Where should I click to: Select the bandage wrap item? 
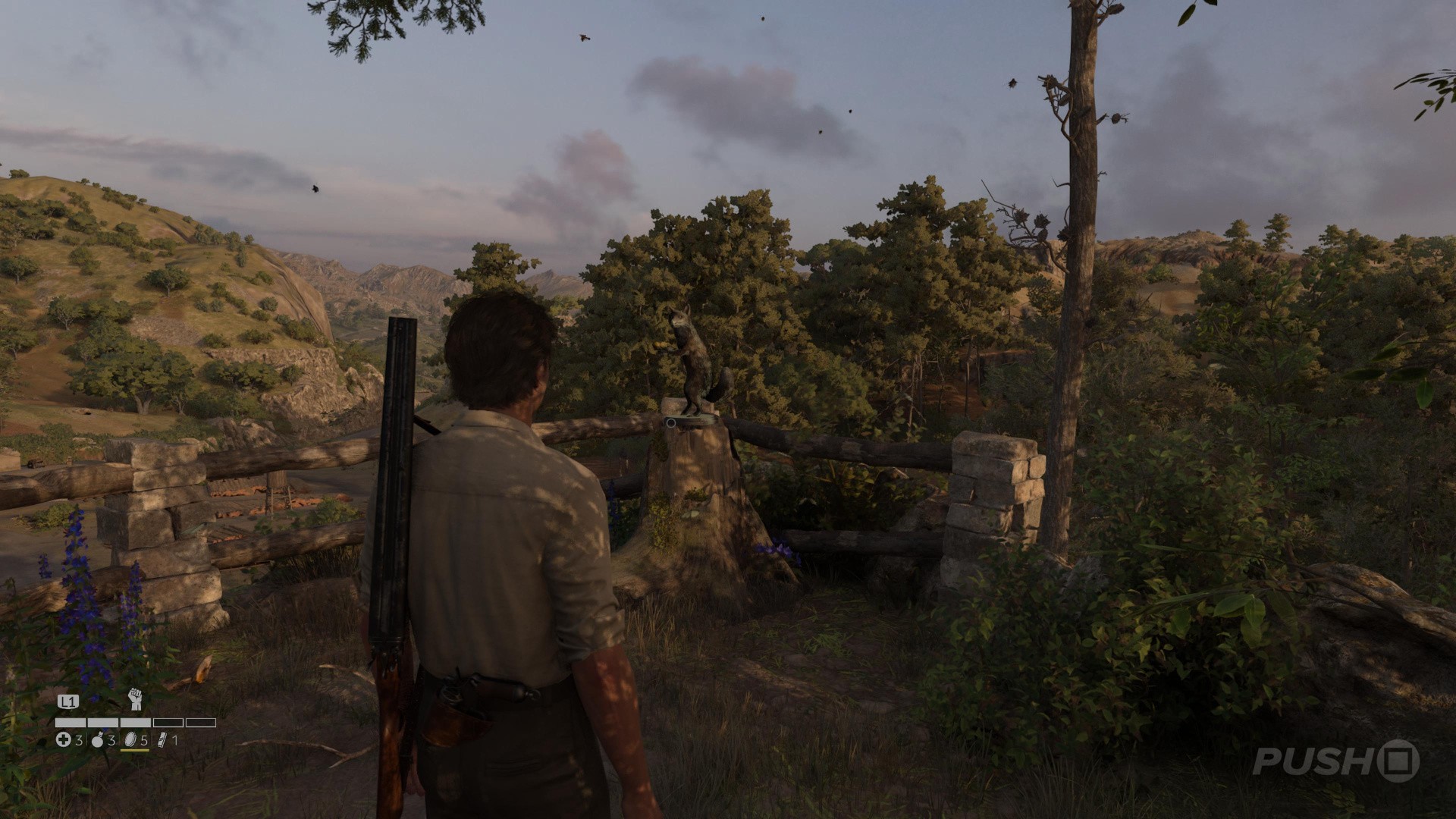[162, 740]
